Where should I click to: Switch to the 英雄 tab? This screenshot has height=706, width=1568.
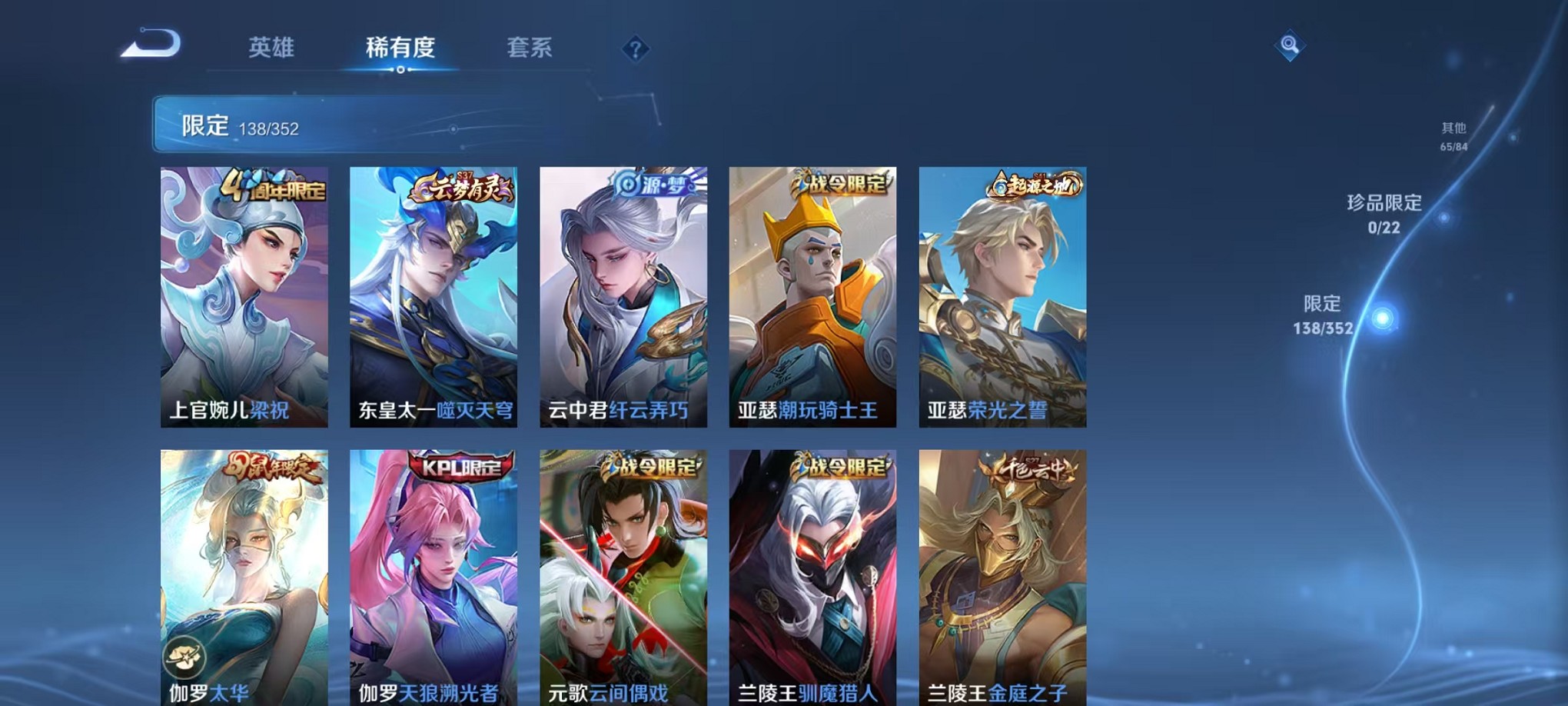click(271, 48)
